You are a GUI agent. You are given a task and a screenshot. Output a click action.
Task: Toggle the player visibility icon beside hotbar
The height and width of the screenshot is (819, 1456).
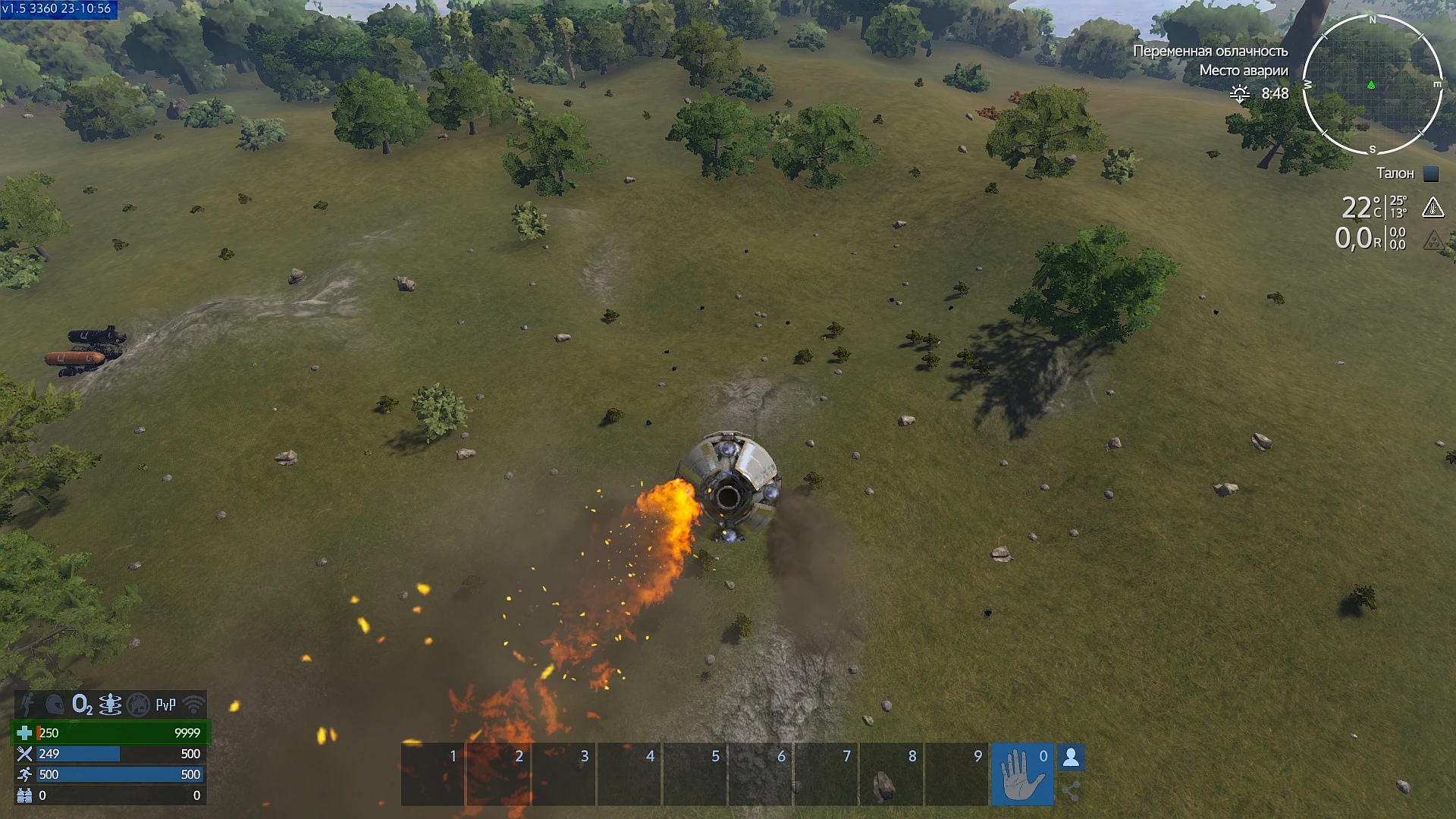1072,755
